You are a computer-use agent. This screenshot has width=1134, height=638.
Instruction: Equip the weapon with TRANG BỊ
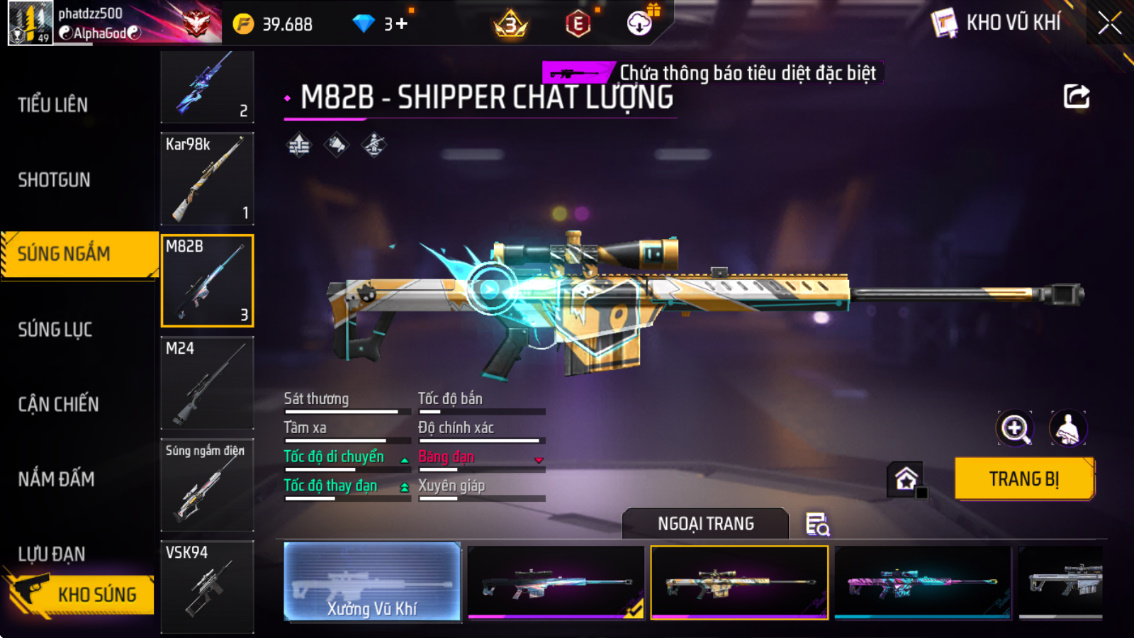tap(1023, 479)
